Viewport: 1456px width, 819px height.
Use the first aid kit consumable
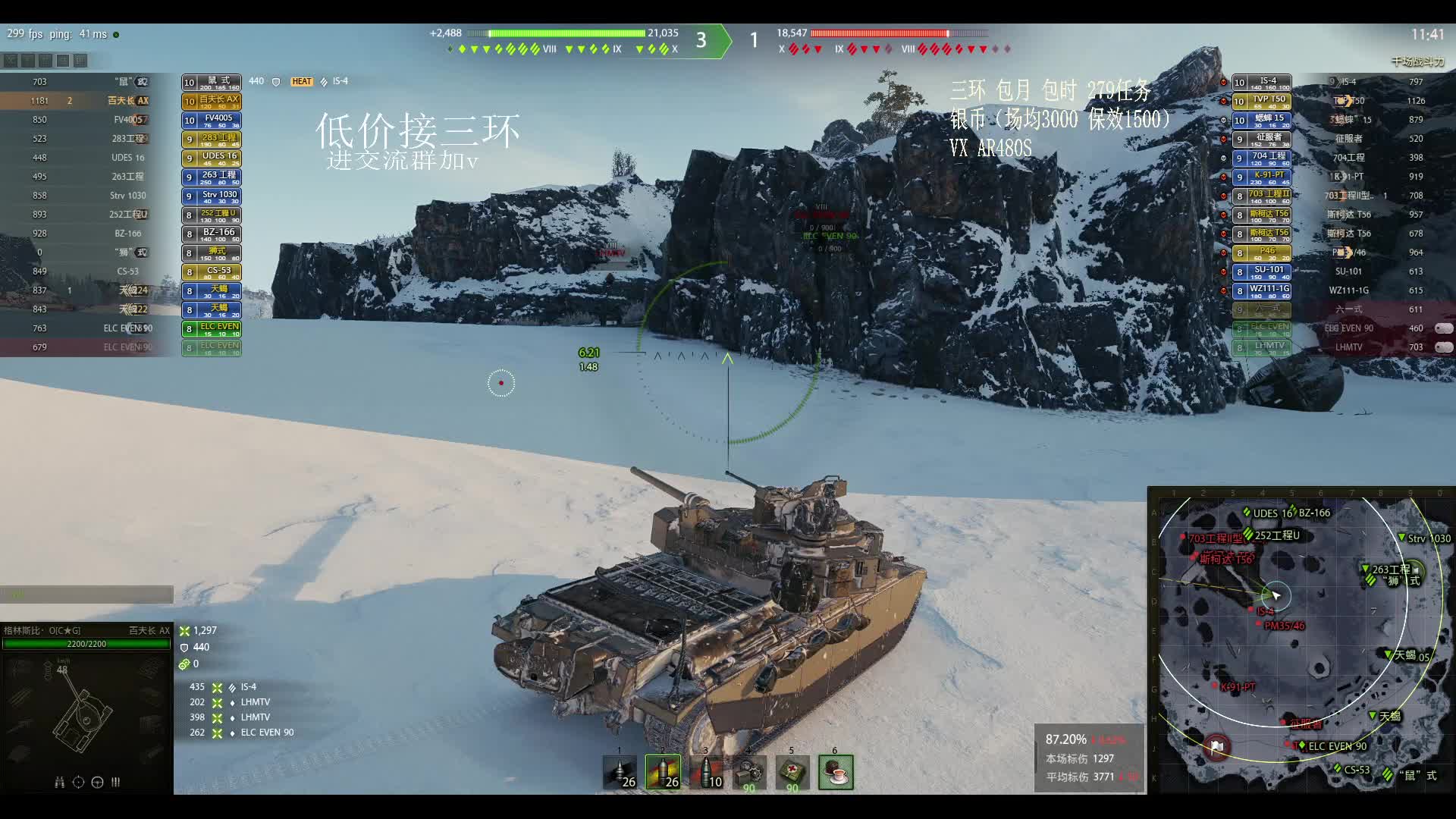(792, 772)
